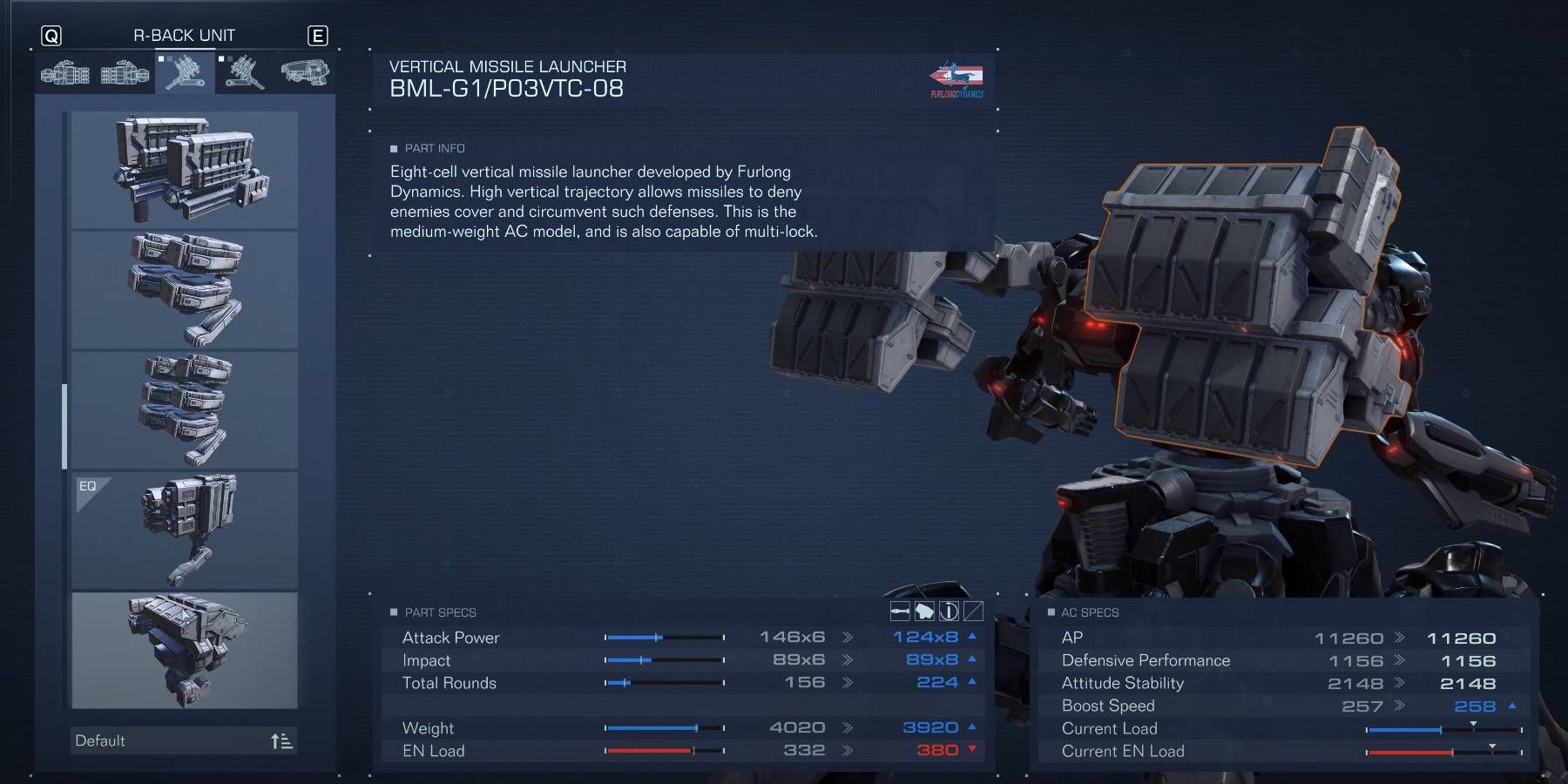
Task: Click the red arrow beside EN Load 380
Action: [972, 750]
